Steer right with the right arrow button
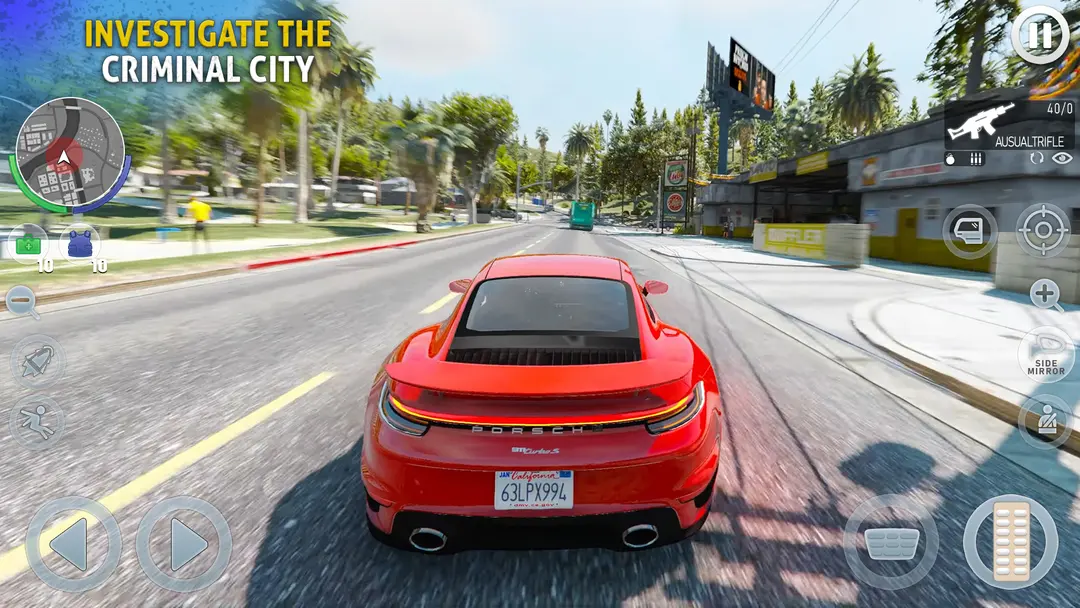The width and height of the screenshot is (1080, 608). (183, 544)
